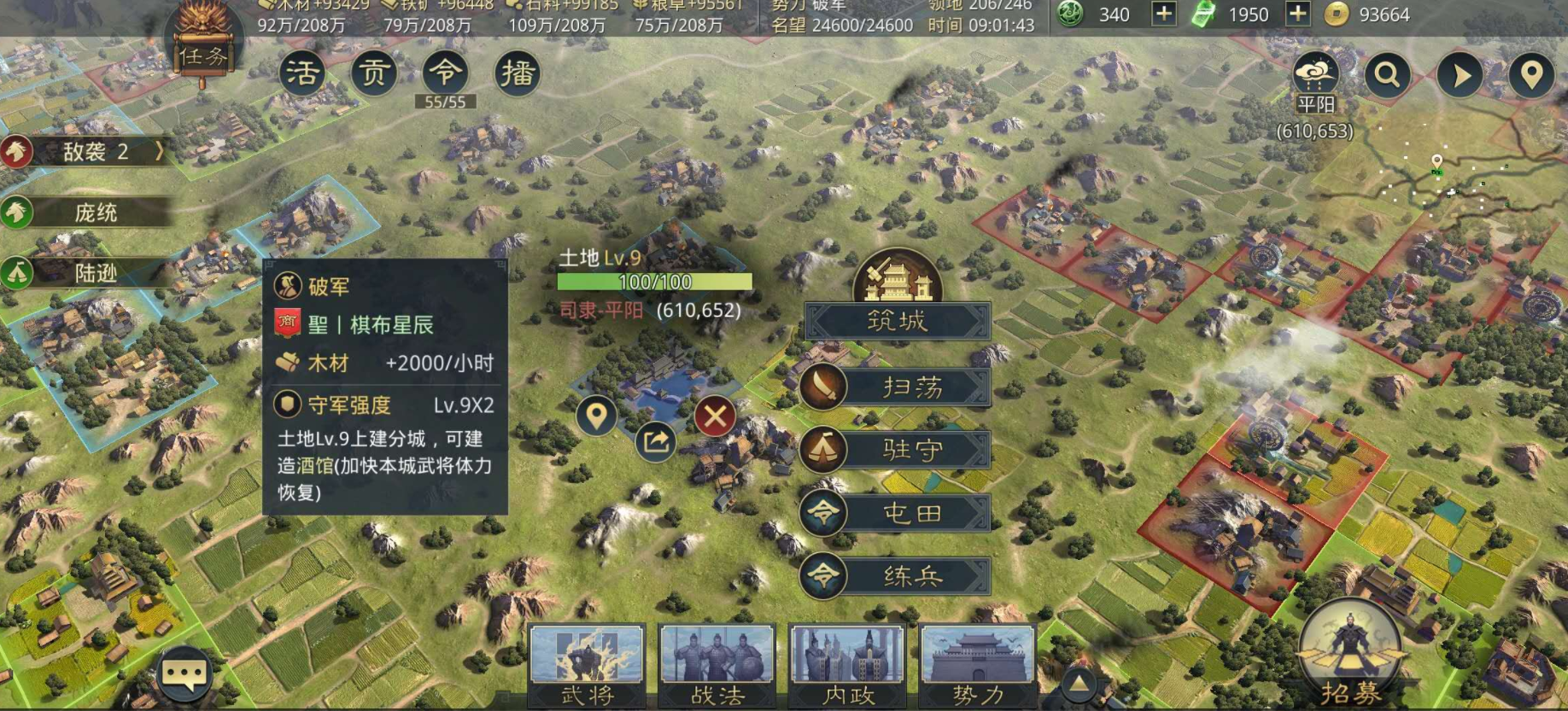Open the 贡 tribute icon
The height and width of the screenshot is (711, 1568).
coord(373,73)
